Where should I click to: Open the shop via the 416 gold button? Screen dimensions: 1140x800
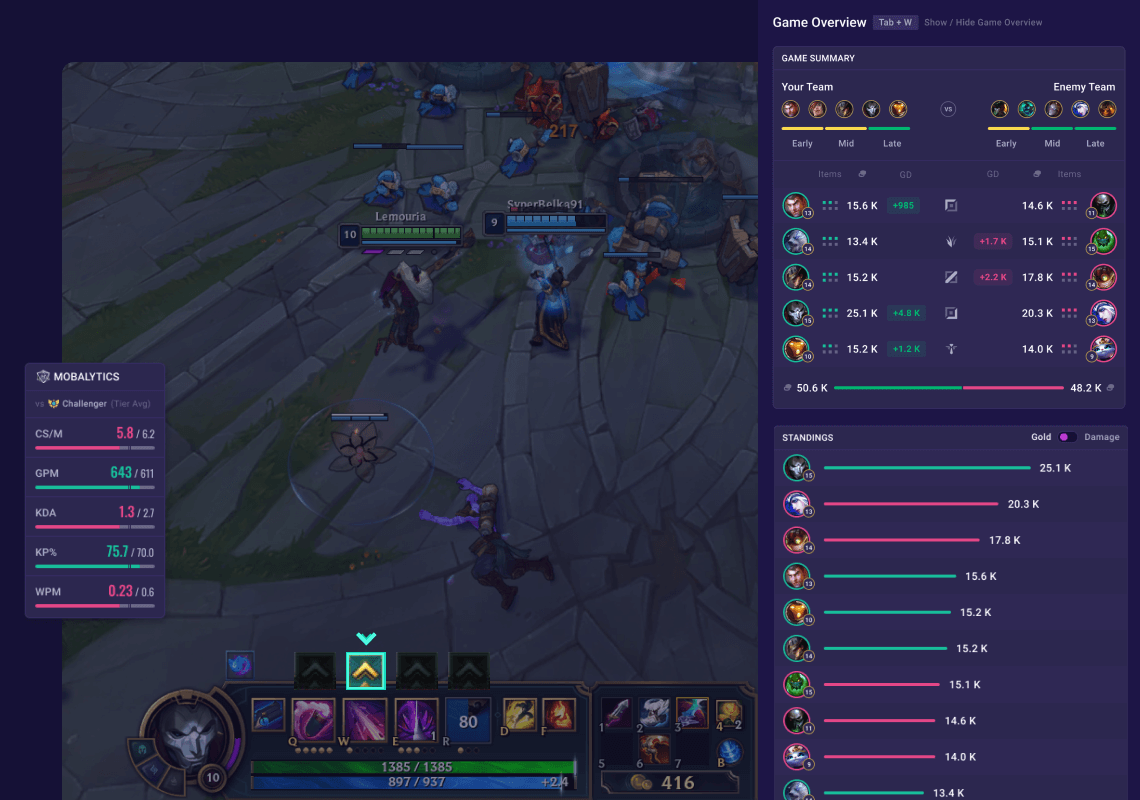click(667, 783)
